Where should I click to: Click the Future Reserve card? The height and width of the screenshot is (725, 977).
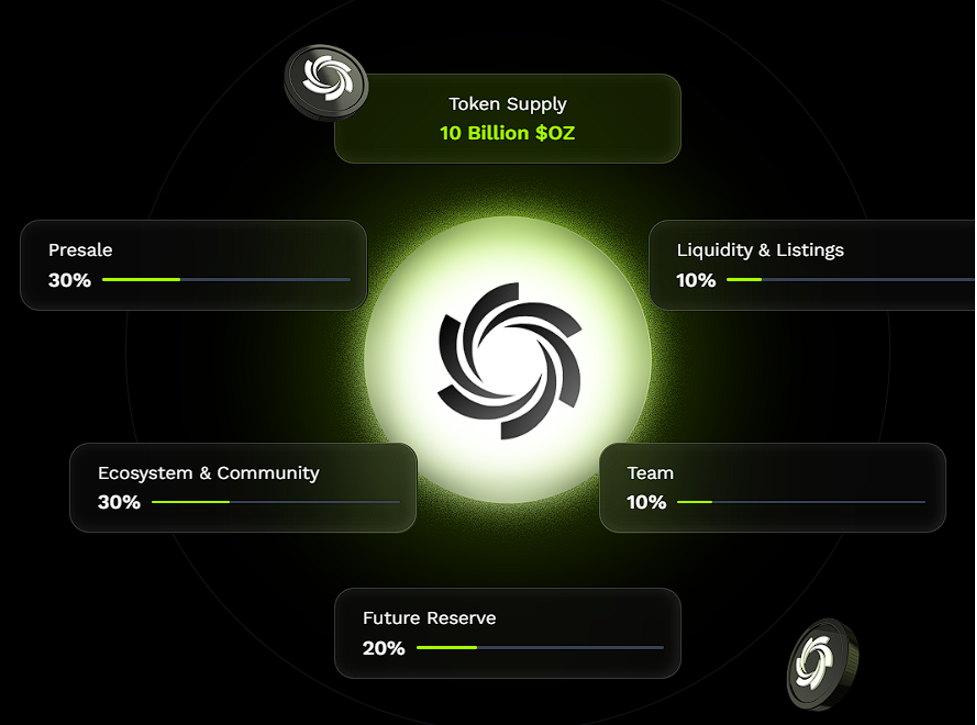point(507,633)
